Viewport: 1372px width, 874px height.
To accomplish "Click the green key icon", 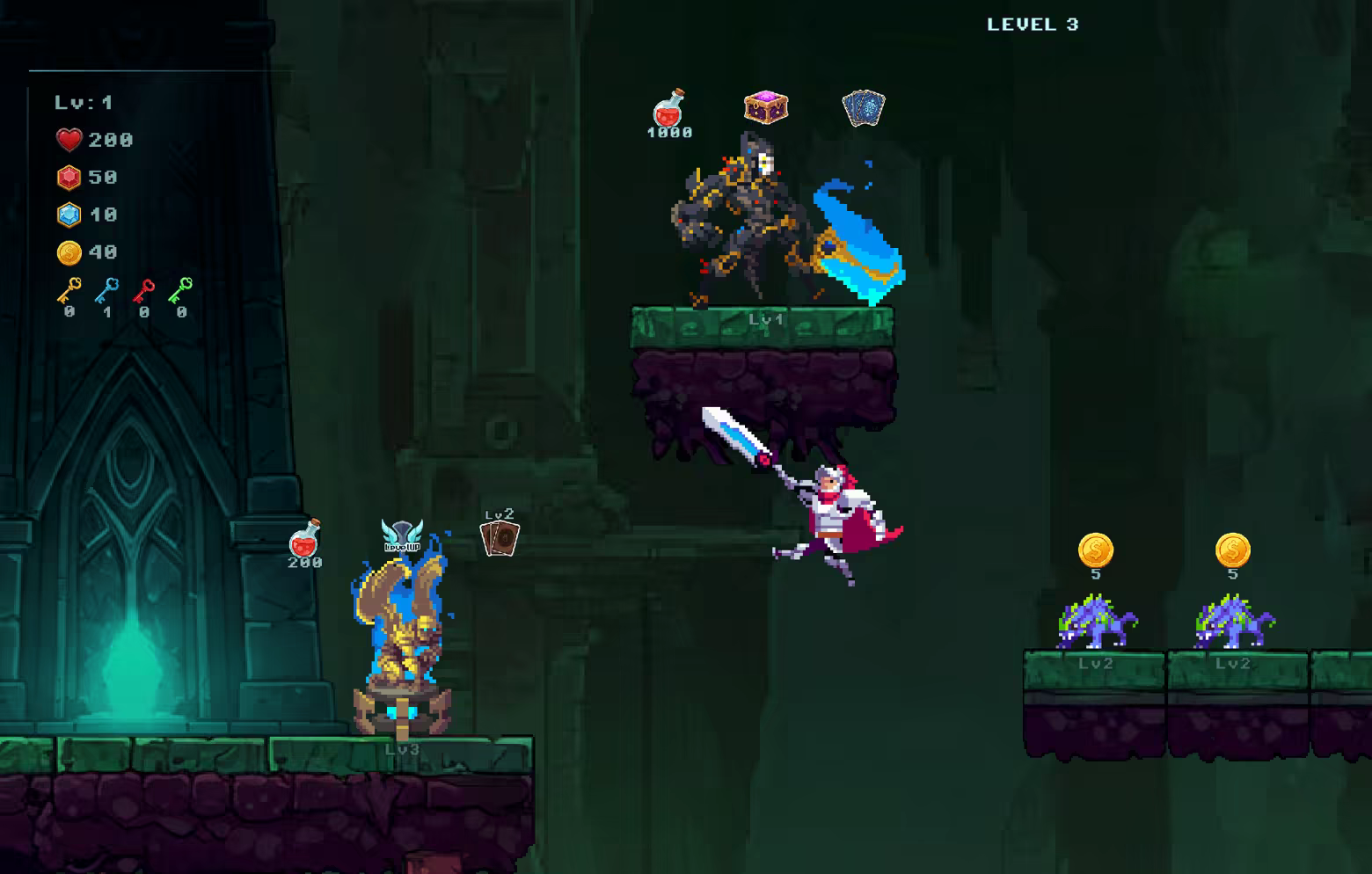I will [180, 290].
